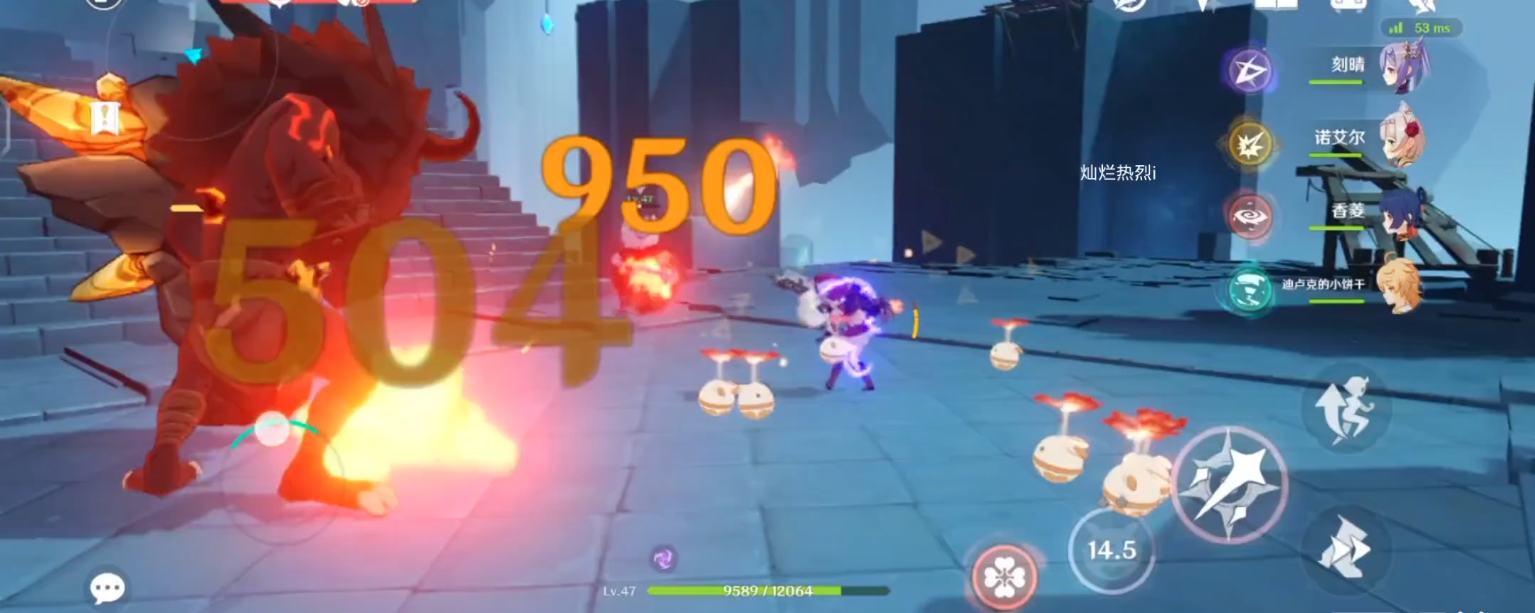Open the quest exclamation mark icon
Screen dimensions: 1535x613
point(105,119)
